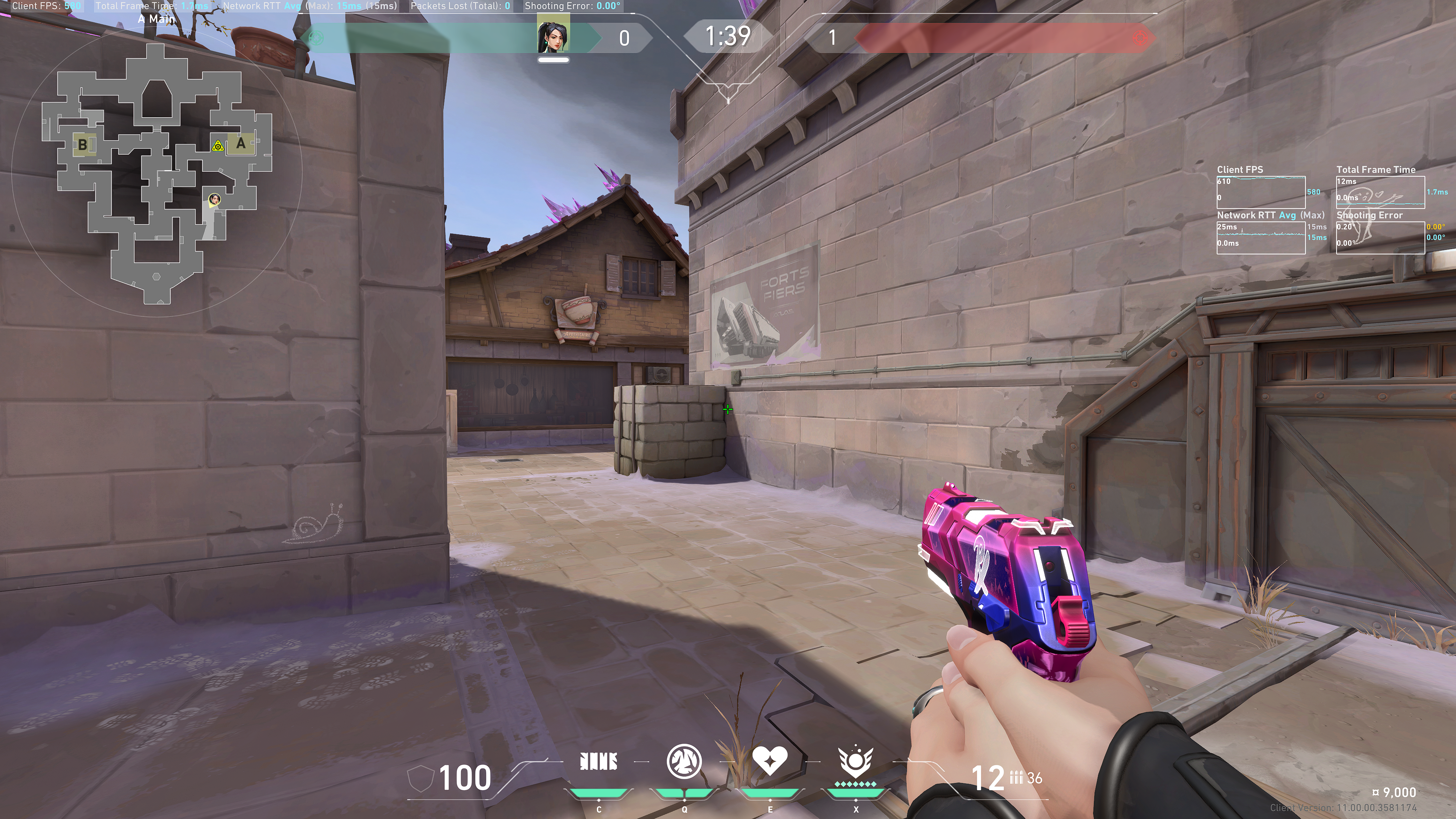Select Sage's Barrier Orb wall ability
The width and height of the screenshot is (1456, 819).
click(599, 762)
